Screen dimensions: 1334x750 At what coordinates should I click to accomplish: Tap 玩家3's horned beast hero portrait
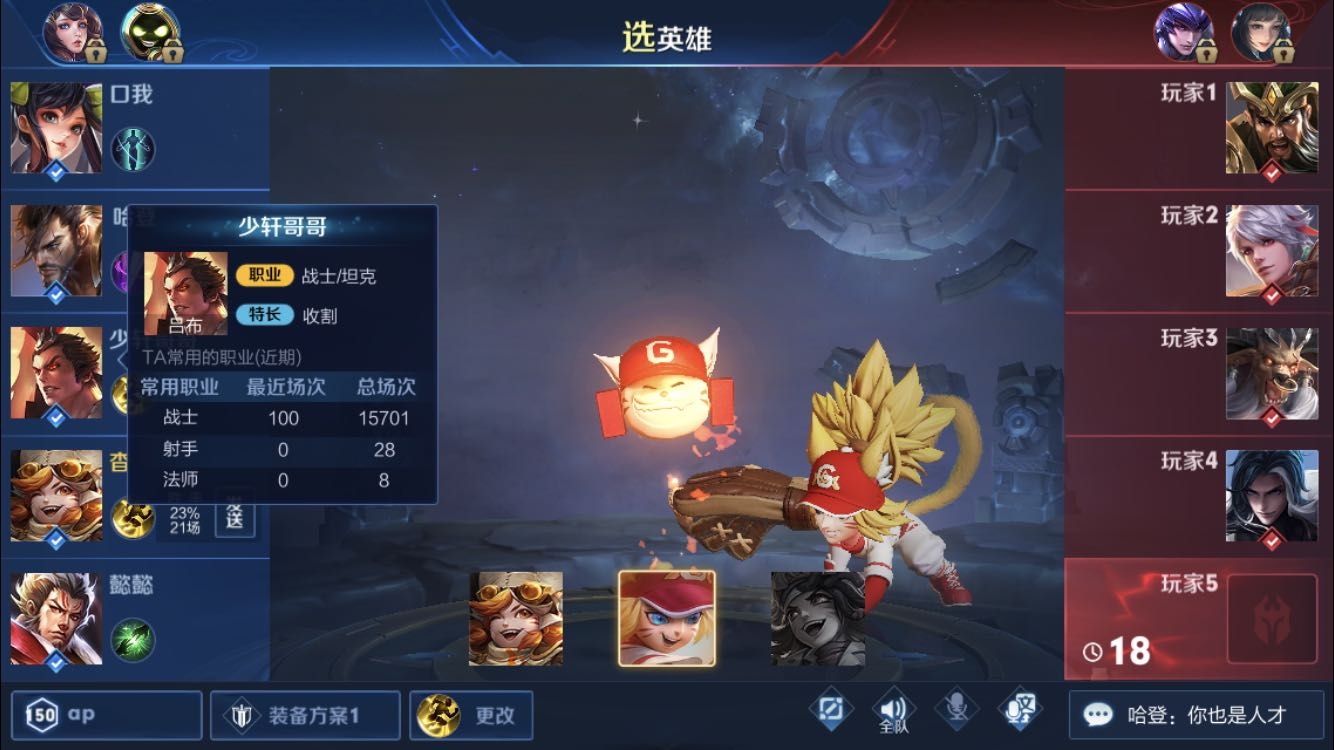pos(1272,374)
